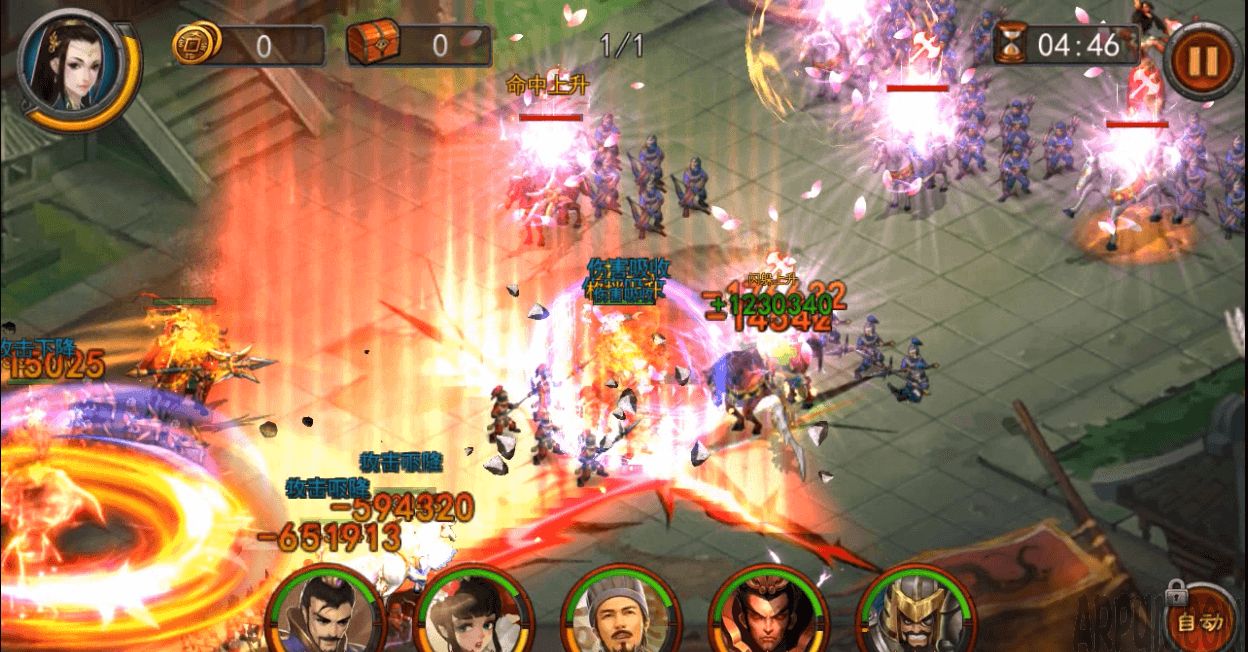This screenshot has height=652, width=1248.
Task: Select the red-faced crowned warrior portrait
Action: 767,612
